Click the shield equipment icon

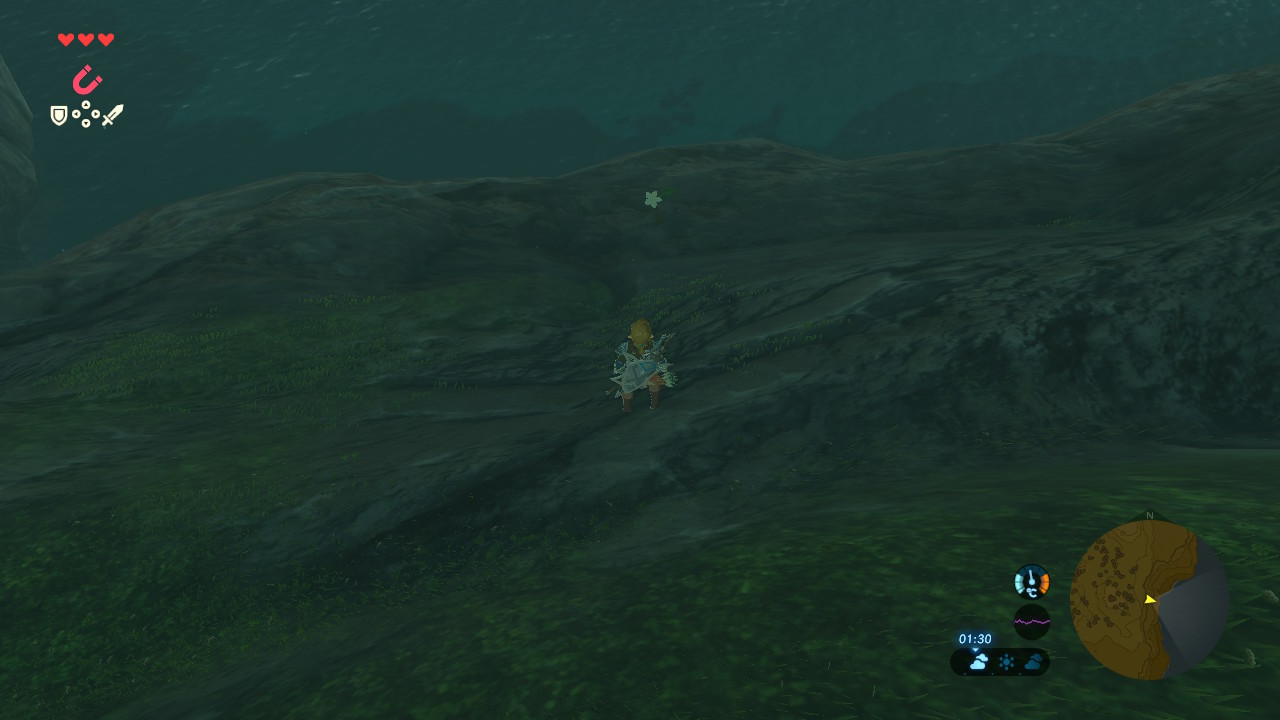tap(59, 116)
